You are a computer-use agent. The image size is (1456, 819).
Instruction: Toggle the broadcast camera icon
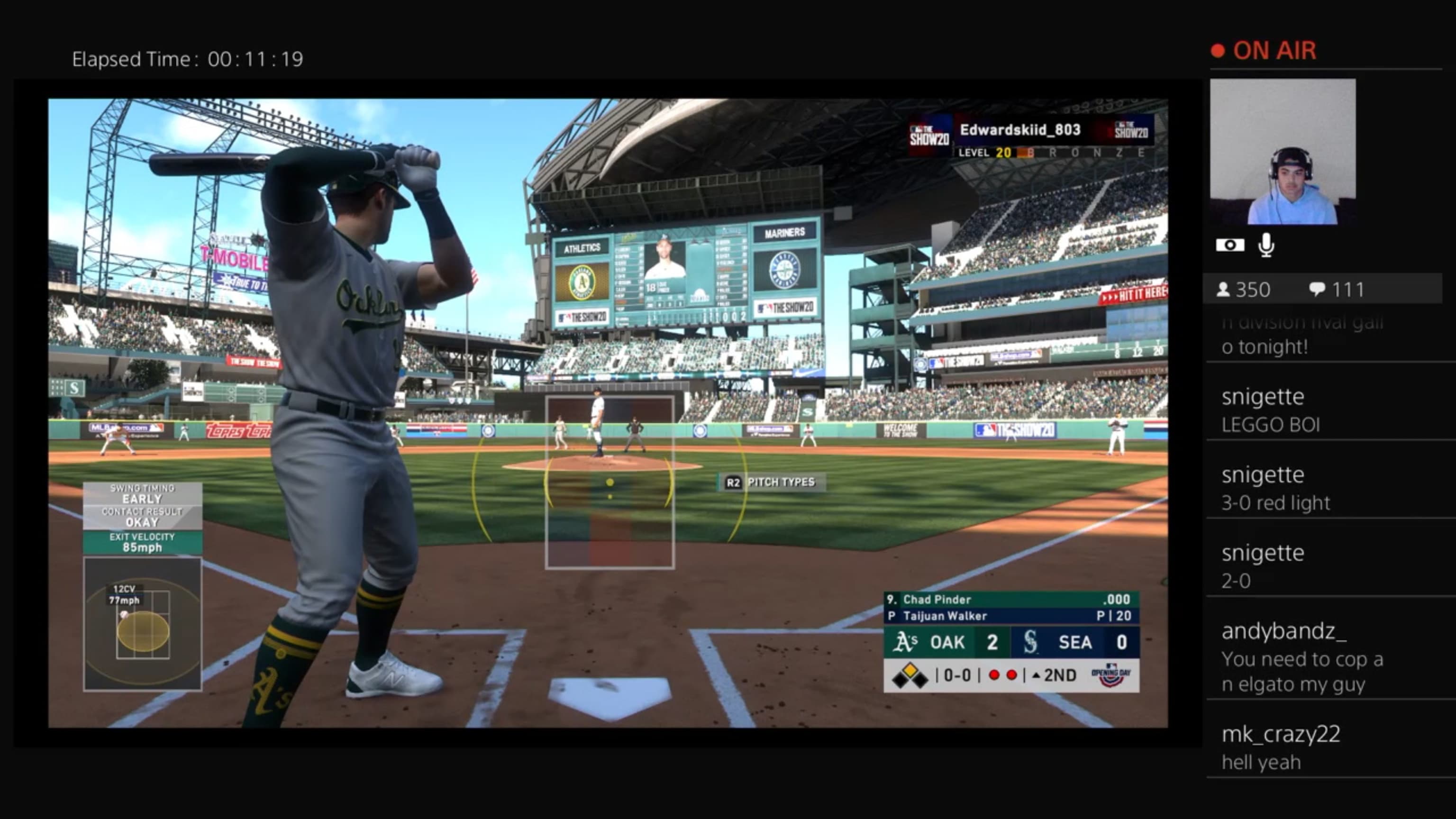click(1229, 245)
